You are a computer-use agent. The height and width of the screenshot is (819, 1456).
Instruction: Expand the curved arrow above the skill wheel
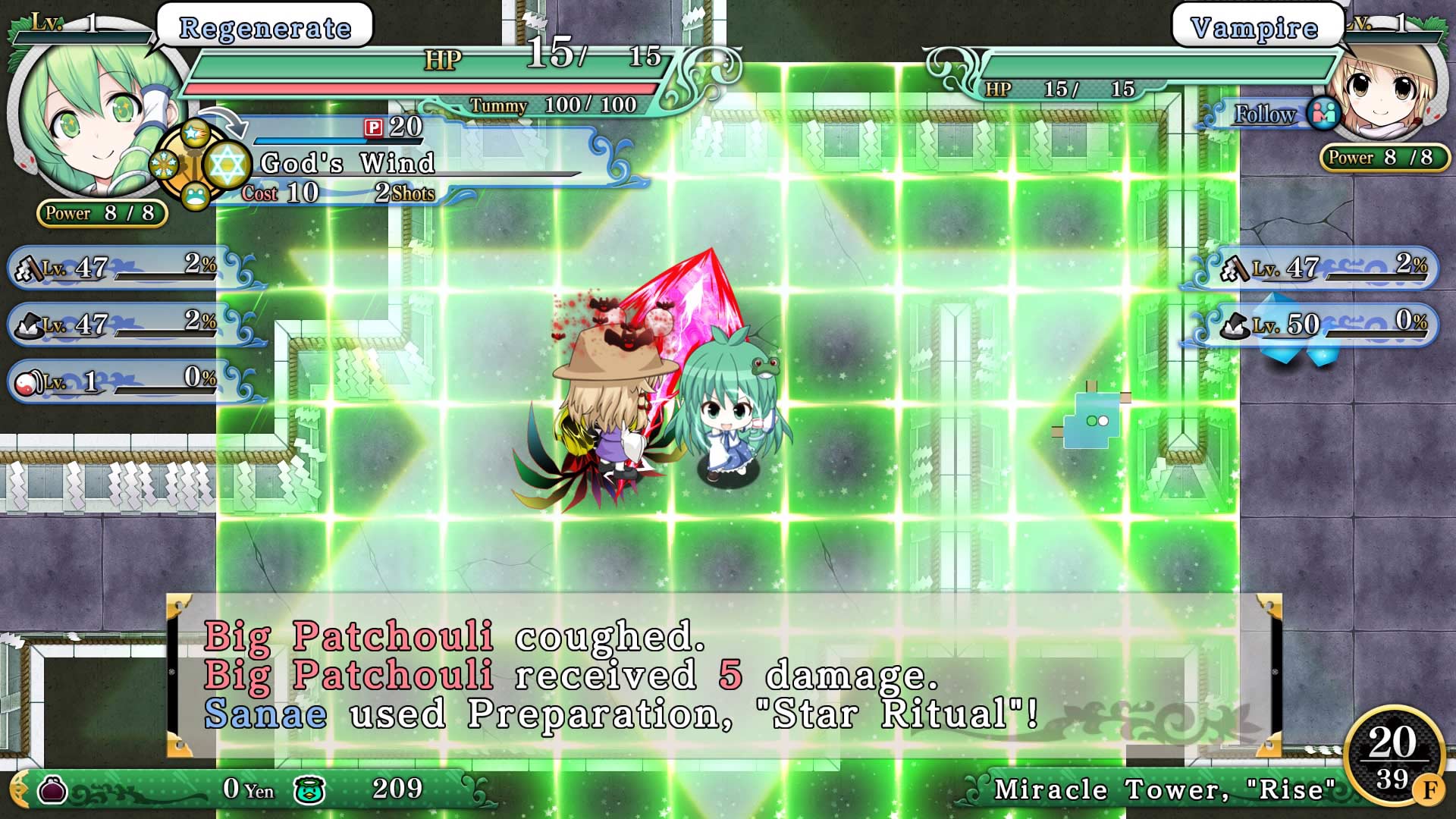click(x=224, y=124)
